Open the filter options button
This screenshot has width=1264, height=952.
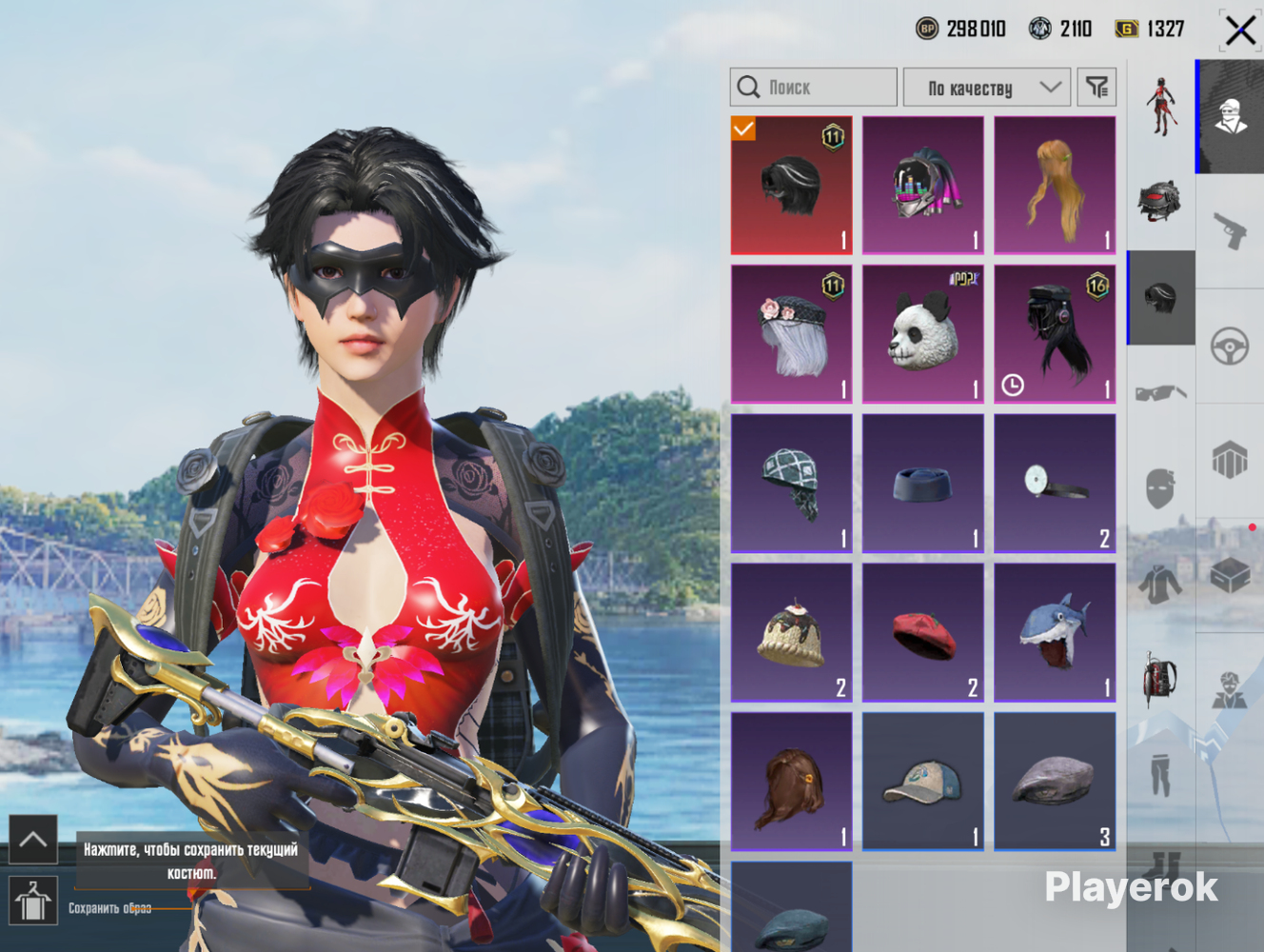pos(1096,88)
